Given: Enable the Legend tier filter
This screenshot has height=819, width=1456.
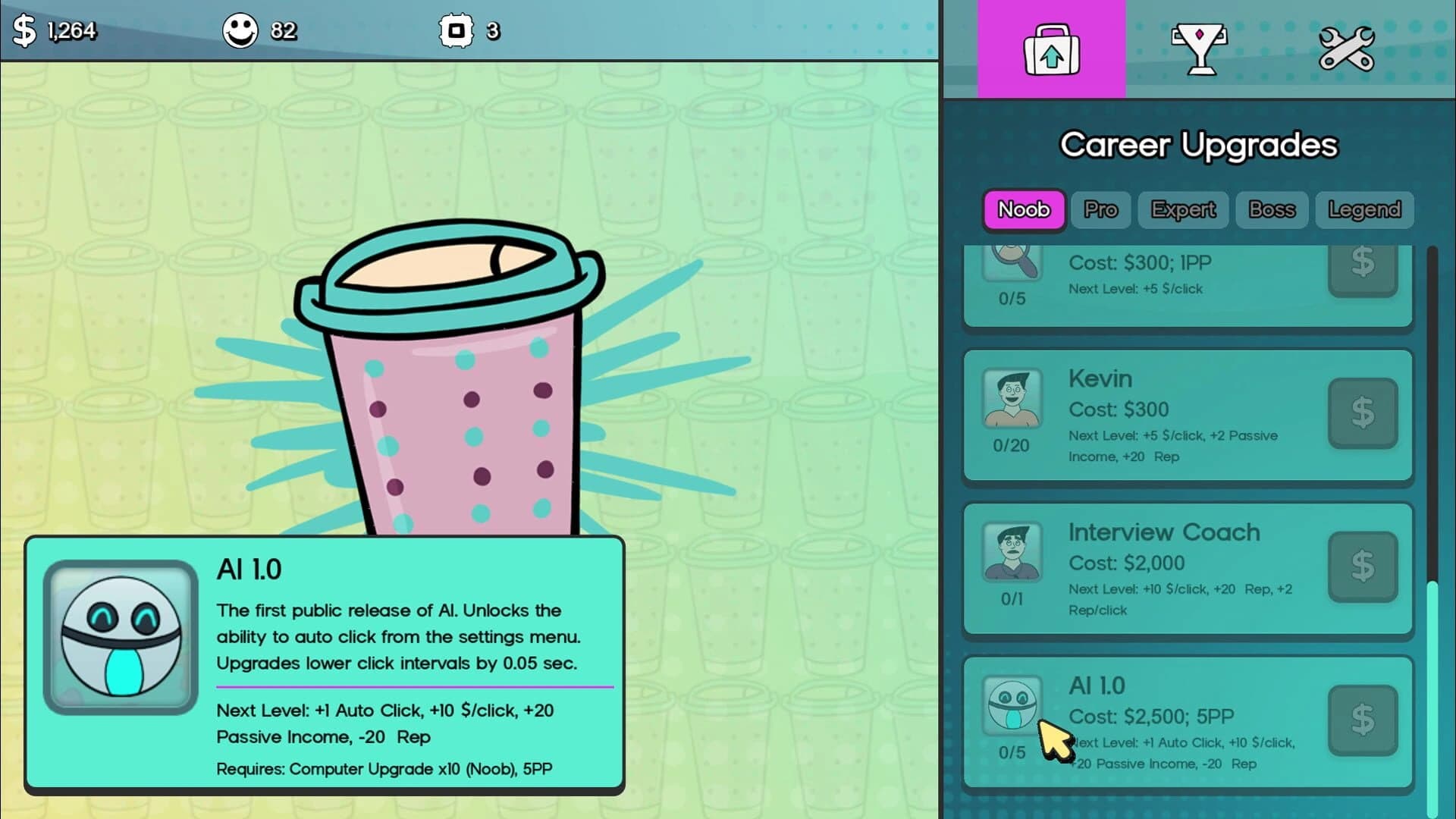Looking at the screenshot, I should pos(1363,210).
